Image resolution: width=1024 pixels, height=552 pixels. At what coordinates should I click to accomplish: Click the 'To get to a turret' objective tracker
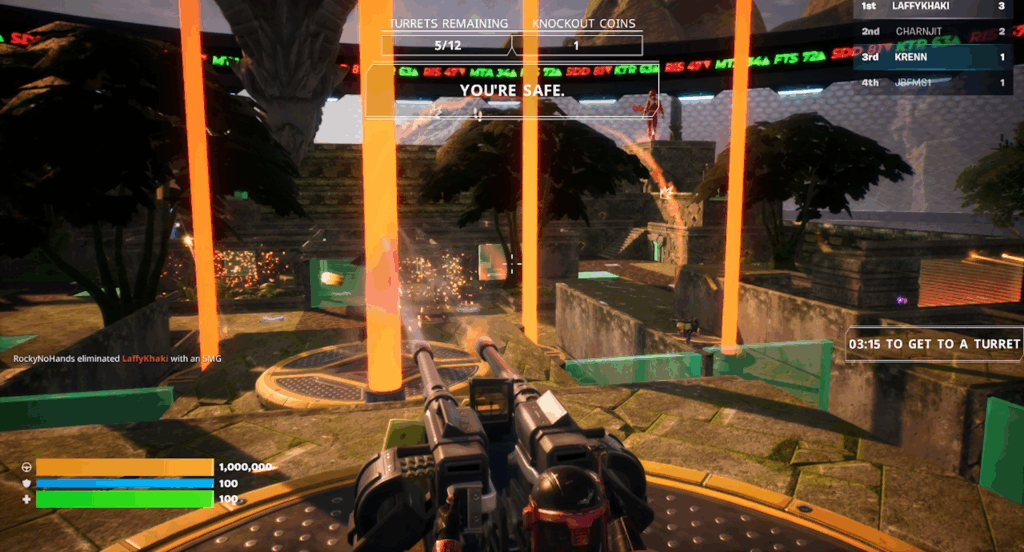pos(934,344)
